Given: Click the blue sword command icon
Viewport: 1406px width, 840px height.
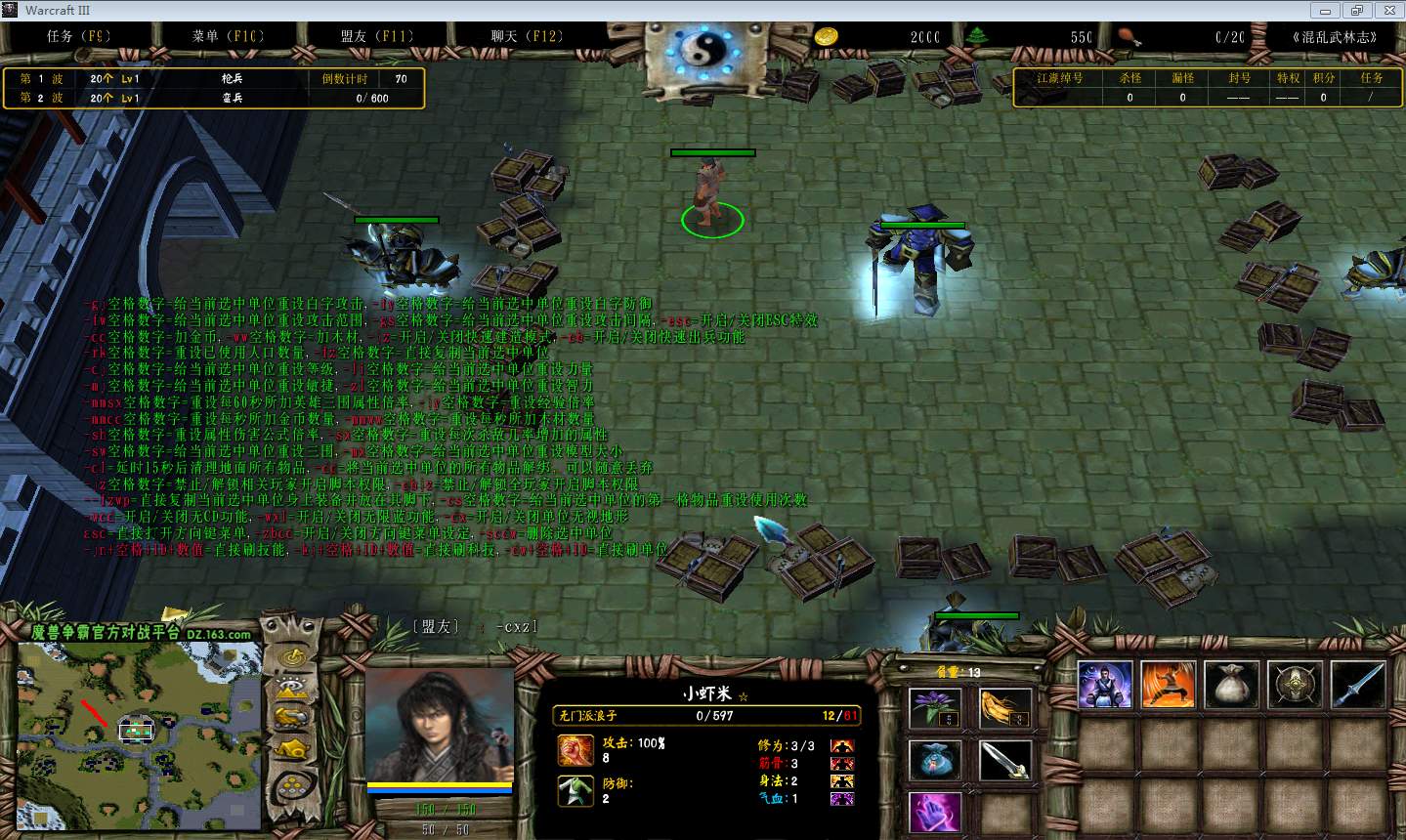Looking at the screenshot, I should click(1357, 685).
